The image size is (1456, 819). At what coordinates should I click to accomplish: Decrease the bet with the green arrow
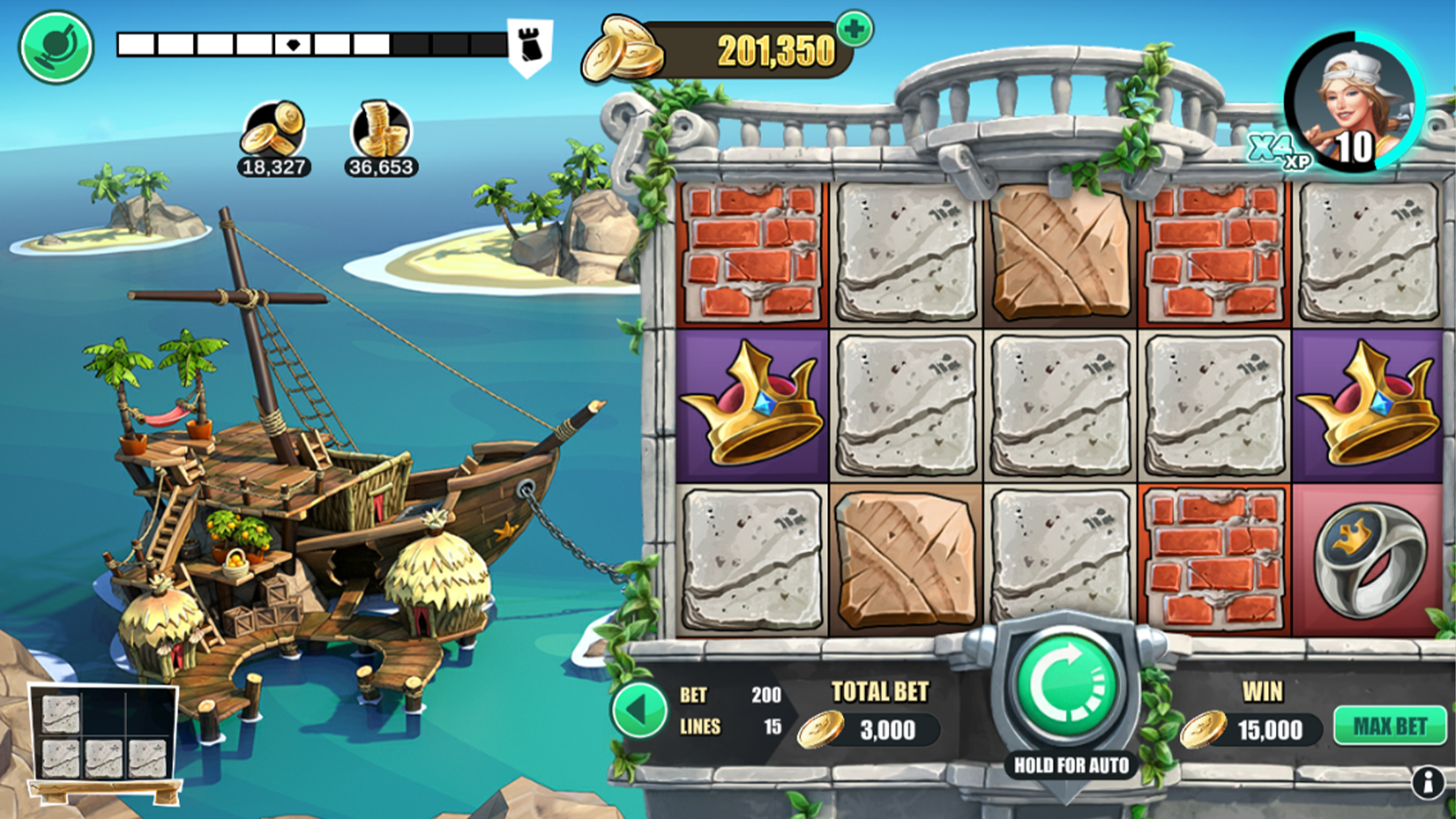click(638, 710)
